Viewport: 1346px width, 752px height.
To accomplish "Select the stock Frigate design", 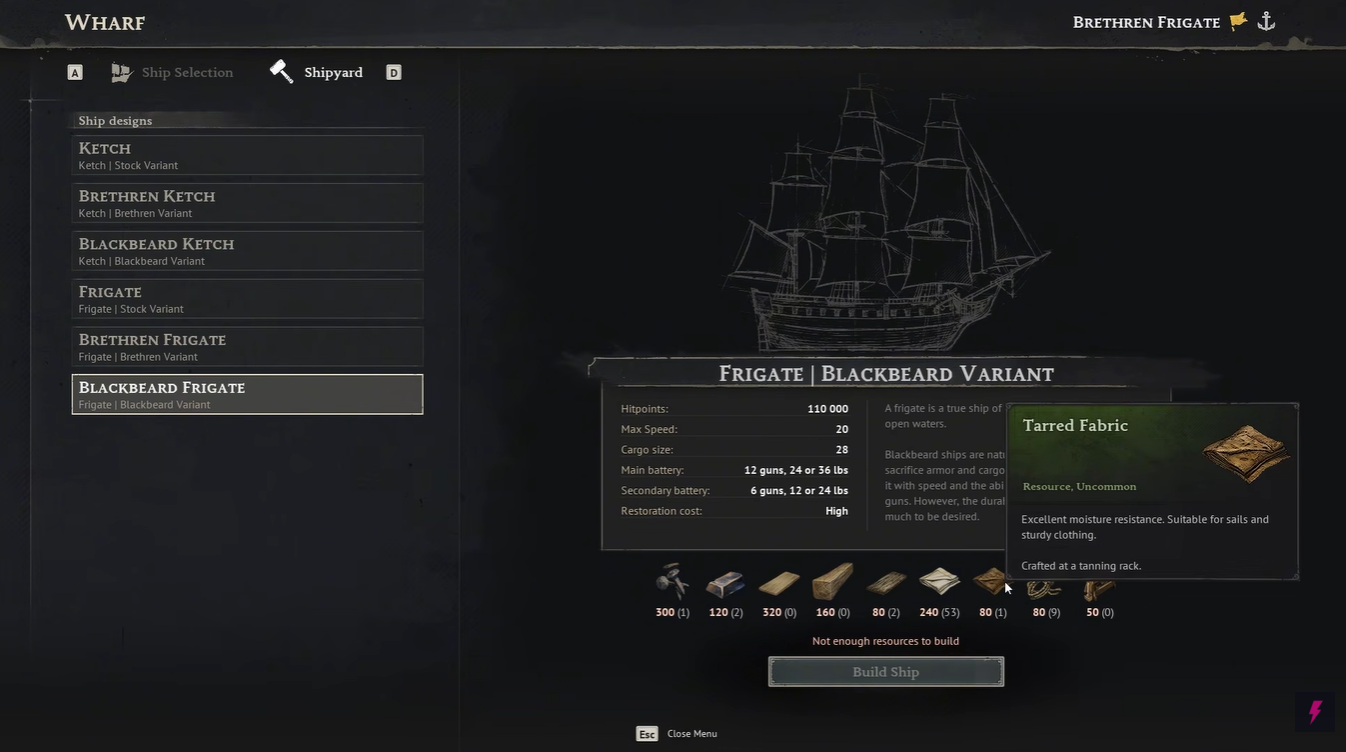I will click(x=247, y=298).
